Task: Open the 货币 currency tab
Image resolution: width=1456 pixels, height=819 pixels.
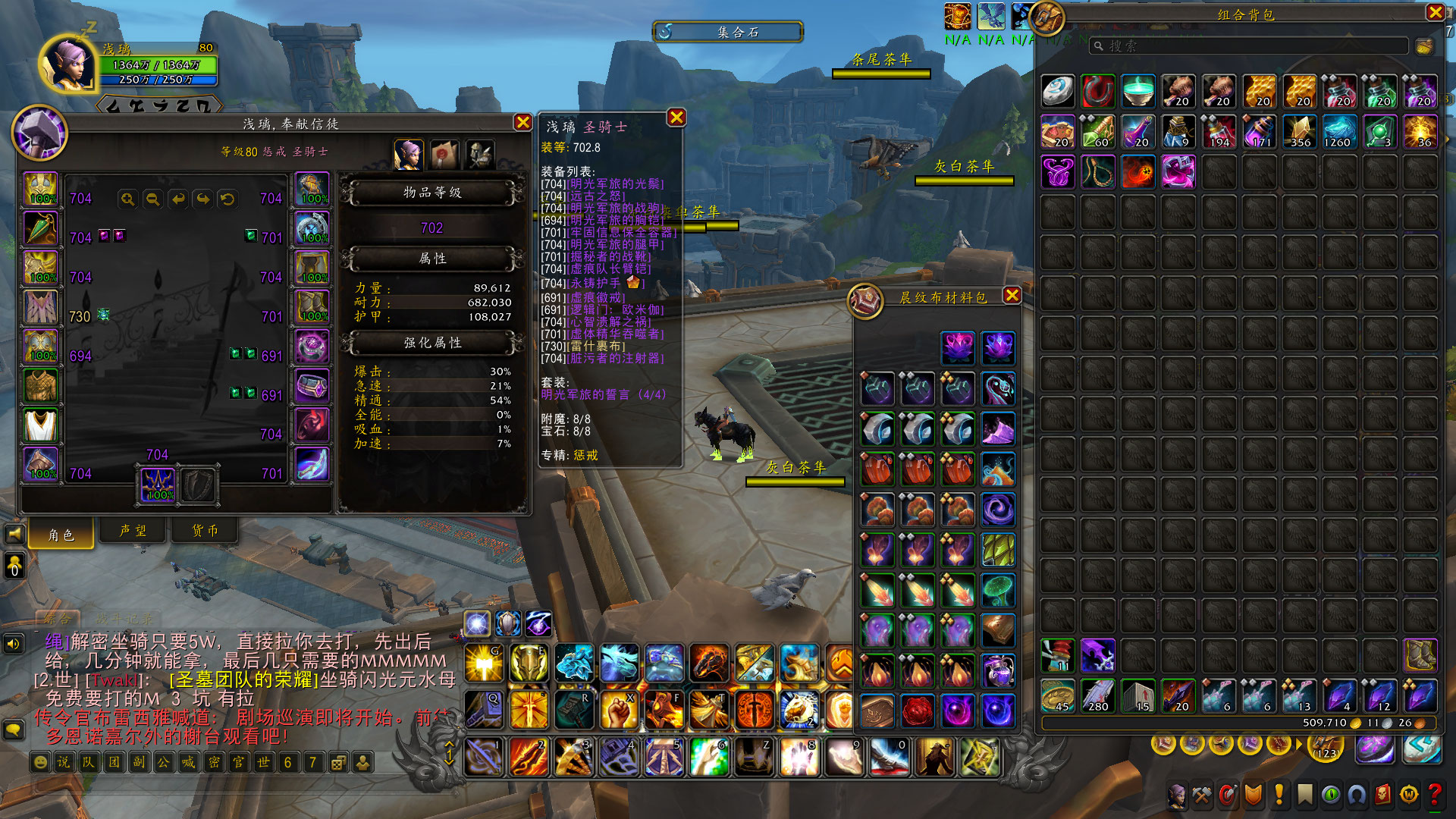Action: coord(204,531)
